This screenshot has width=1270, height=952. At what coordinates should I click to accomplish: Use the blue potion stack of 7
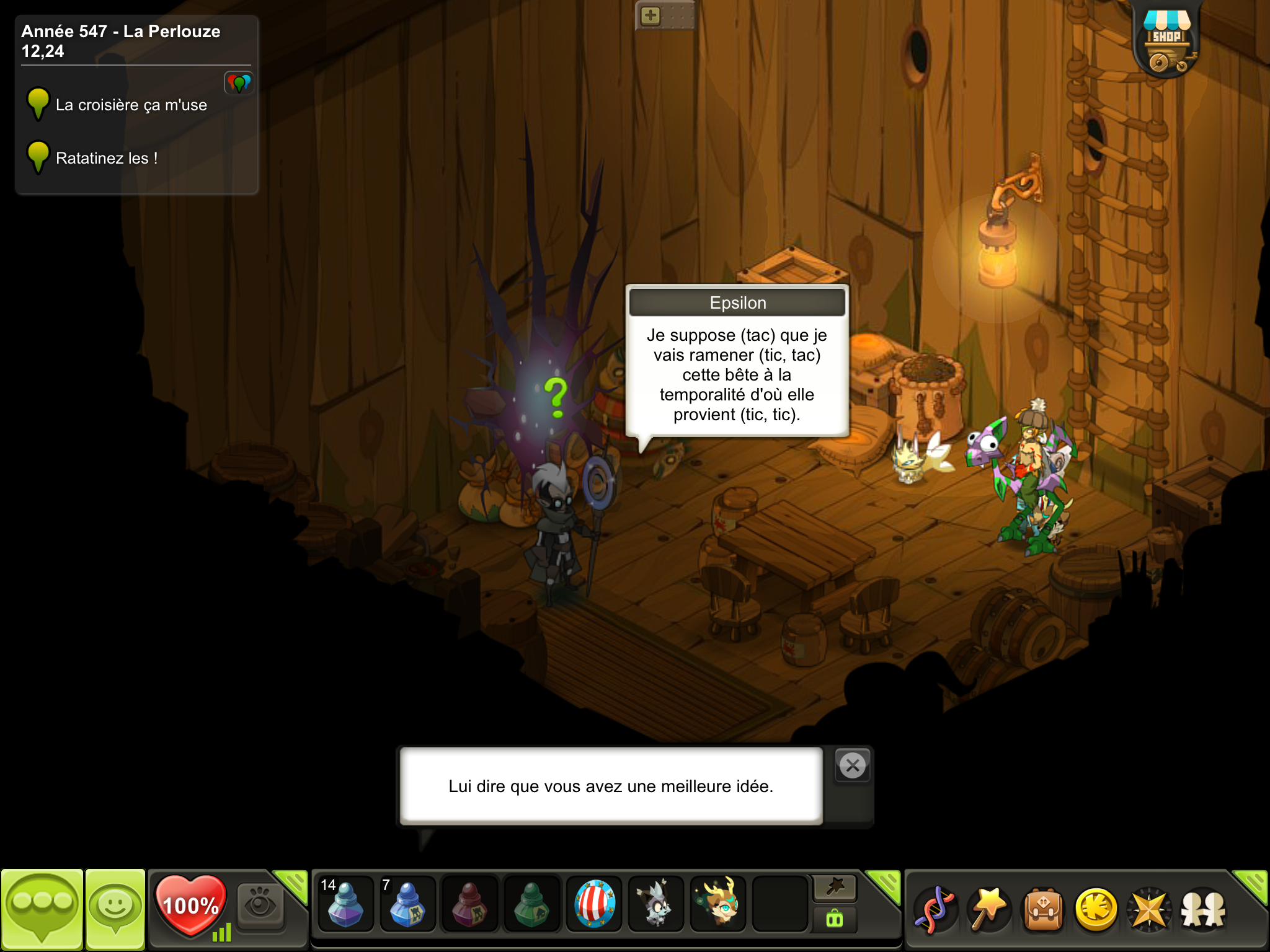click(x=407, y=905)
